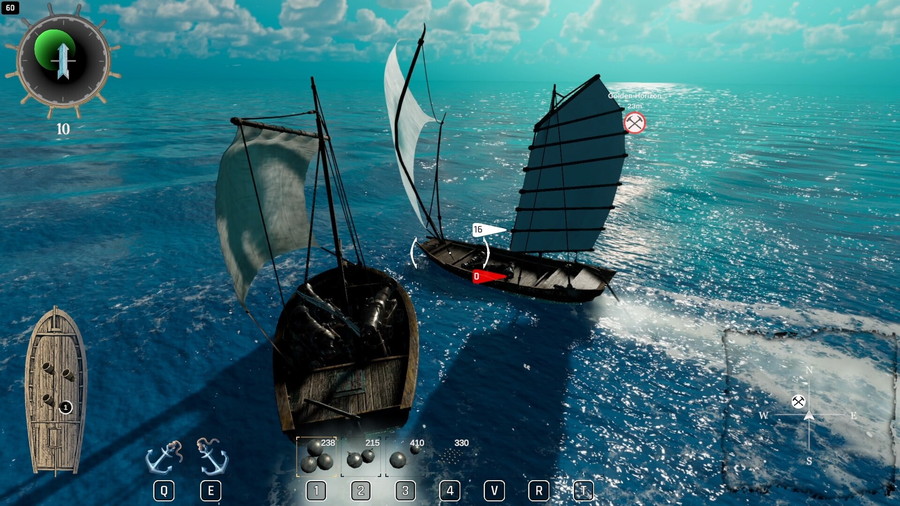Select the crossed-hammers marker above the junk
Viewport: 900px width, 506px height.
point(634,123)
